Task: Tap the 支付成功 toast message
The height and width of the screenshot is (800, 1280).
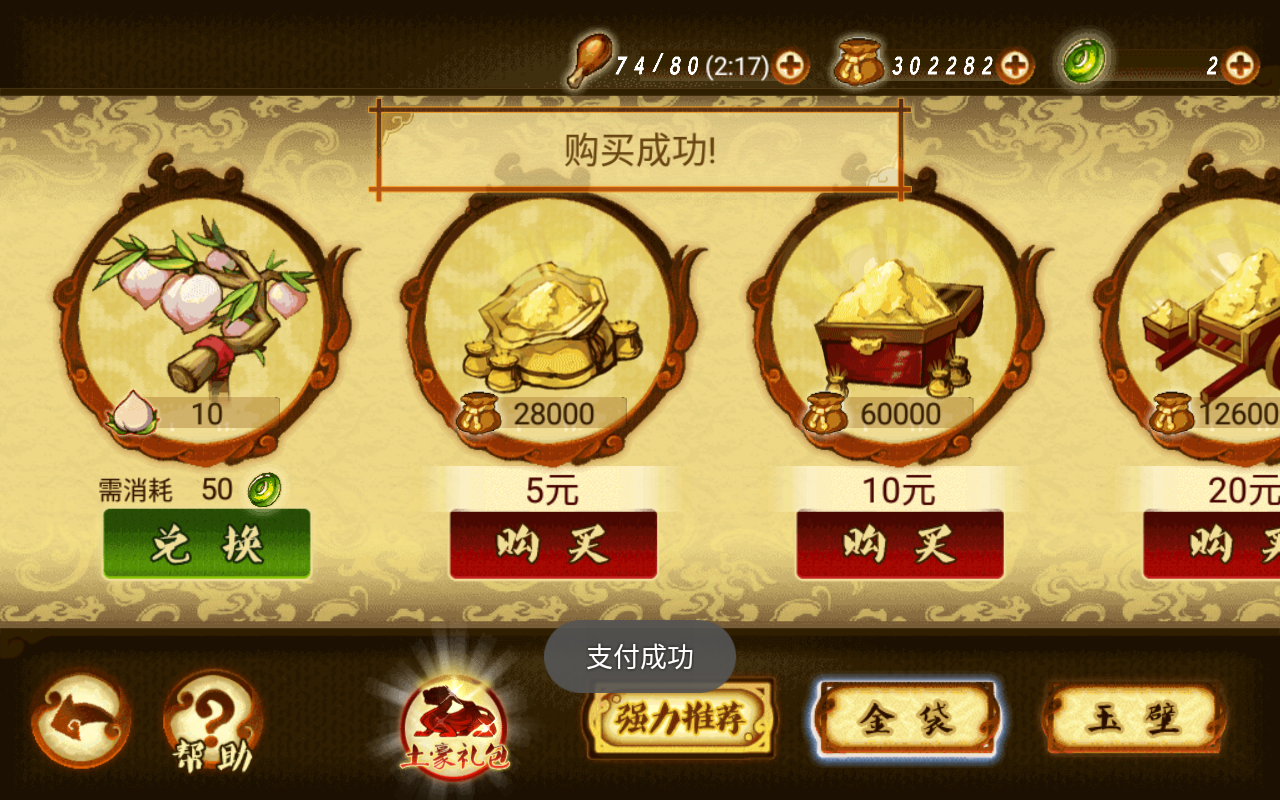Action: click(640, 657)
